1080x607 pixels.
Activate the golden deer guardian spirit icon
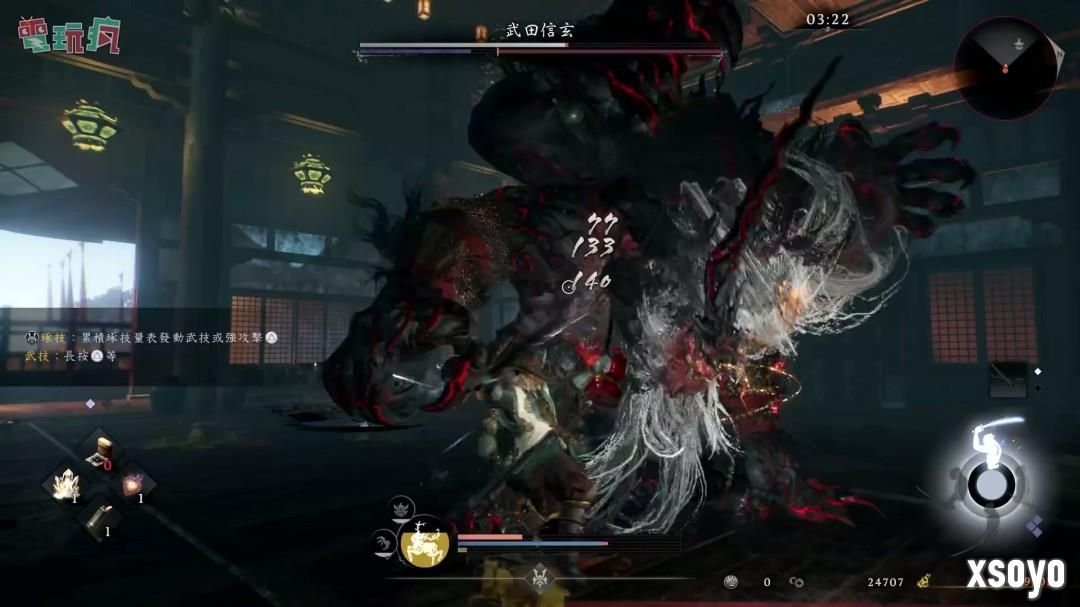[x=424, y=546]
